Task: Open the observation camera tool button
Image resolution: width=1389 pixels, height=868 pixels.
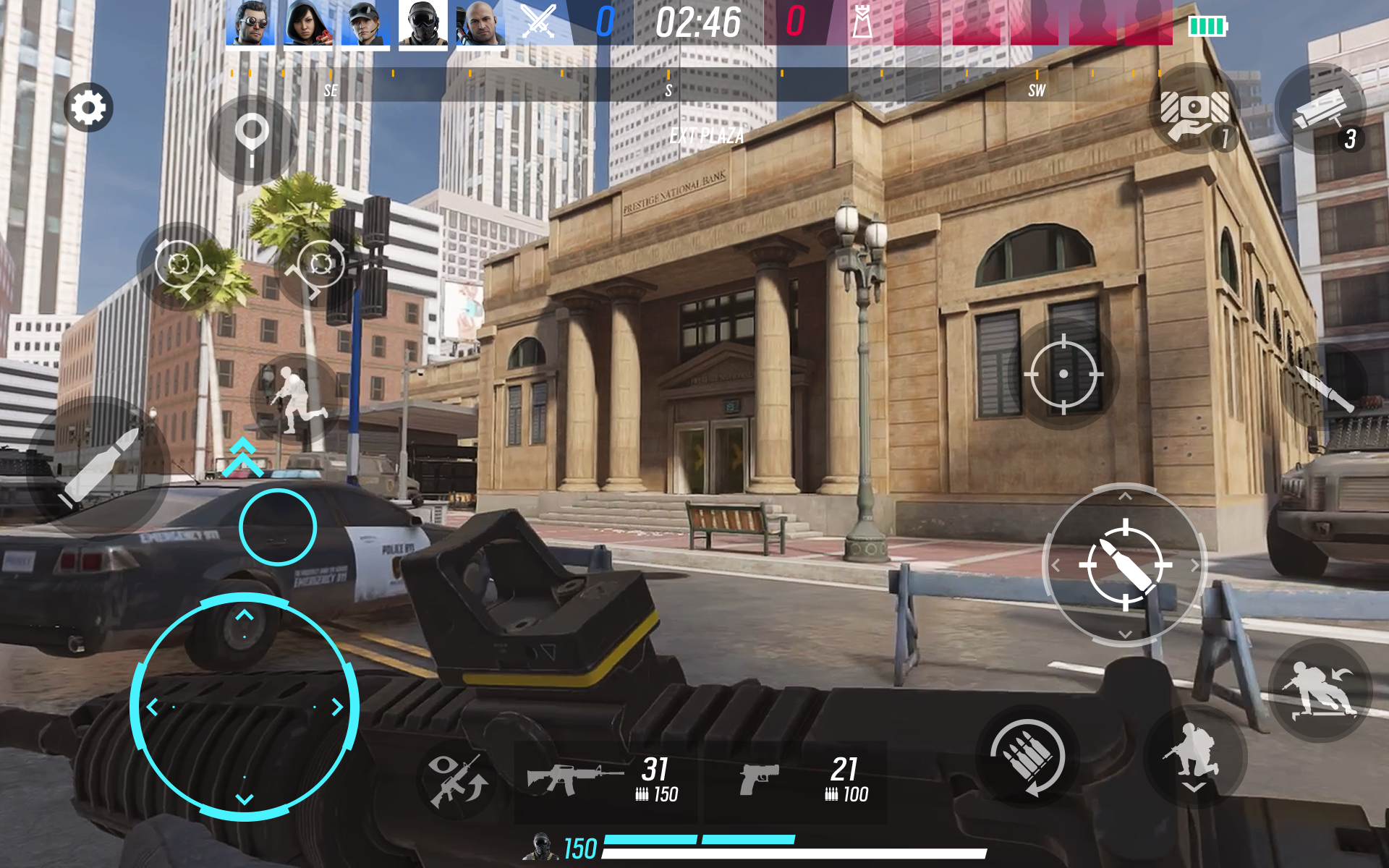Action: coord(1320,110)
